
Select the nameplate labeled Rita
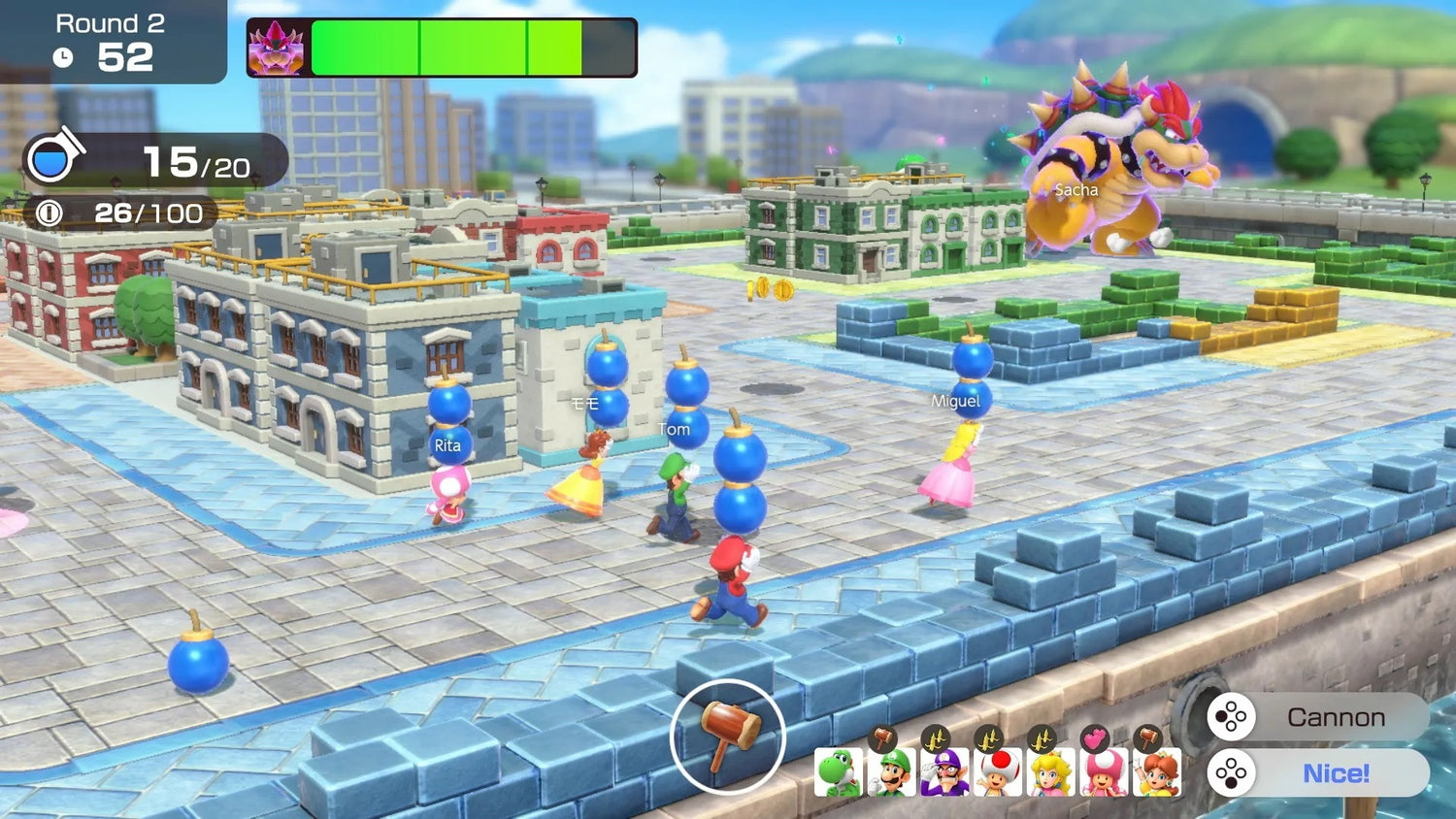[x=447, y=445]
